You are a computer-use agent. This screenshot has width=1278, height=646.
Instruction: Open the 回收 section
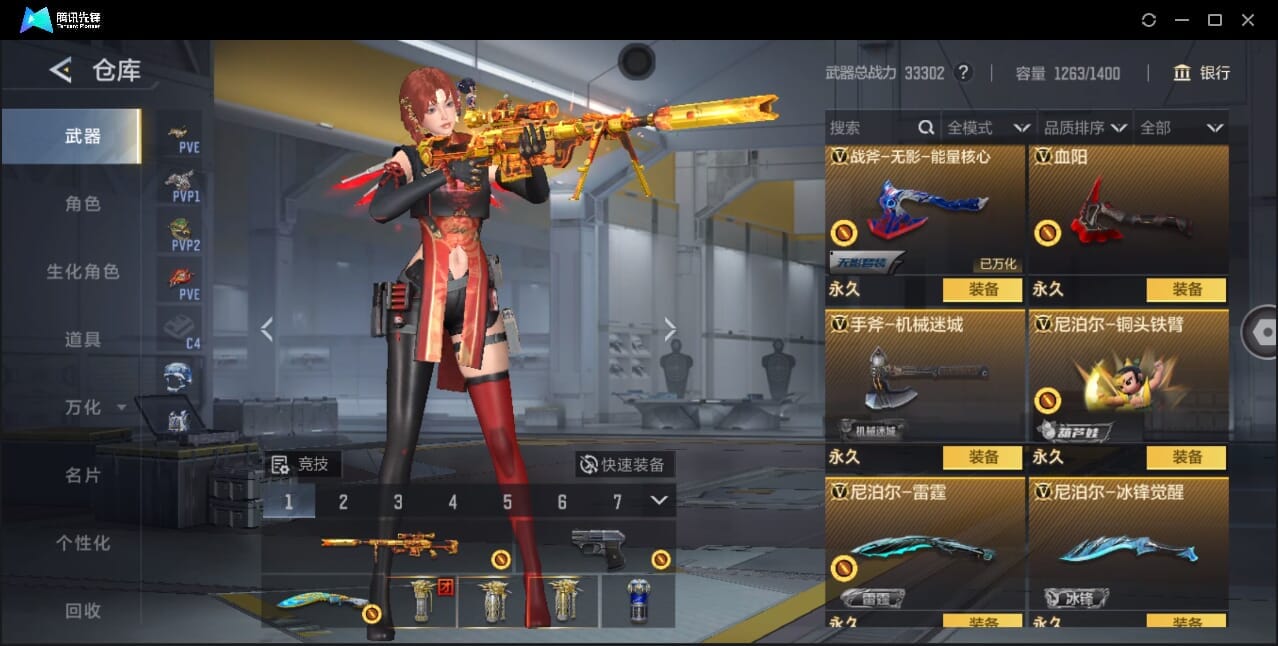(x=83, y=610)
